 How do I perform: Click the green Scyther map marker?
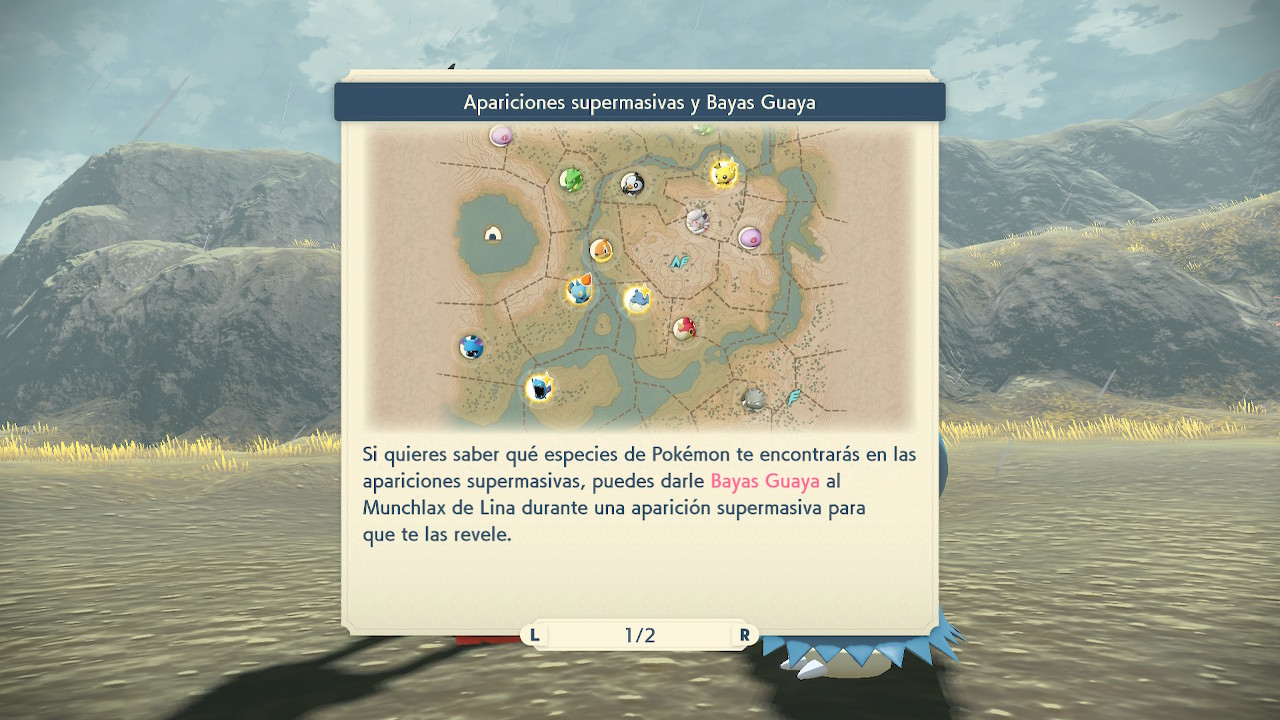(572, 179)
